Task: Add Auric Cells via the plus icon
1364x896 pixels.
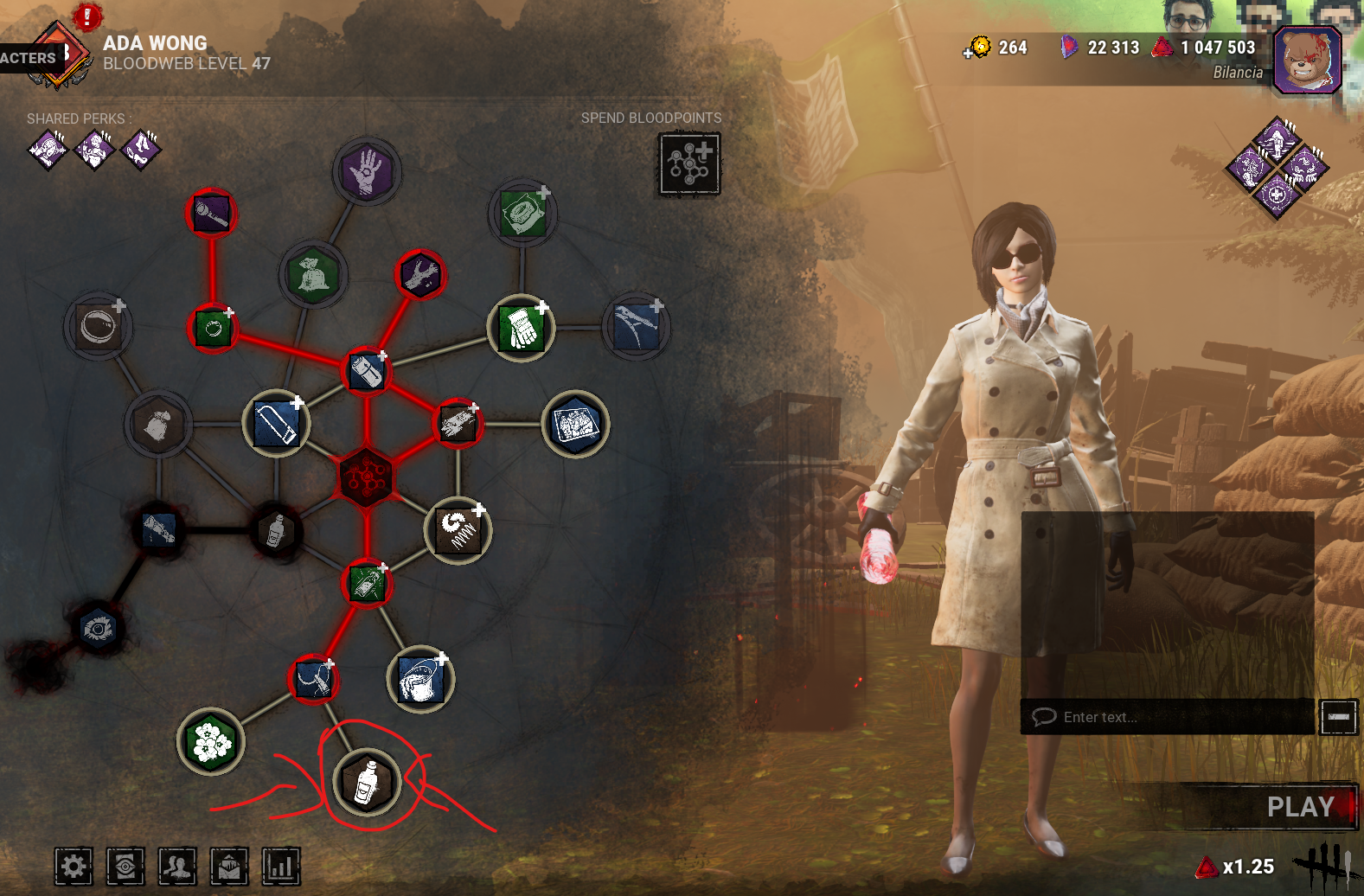Action: pos(968,54)
